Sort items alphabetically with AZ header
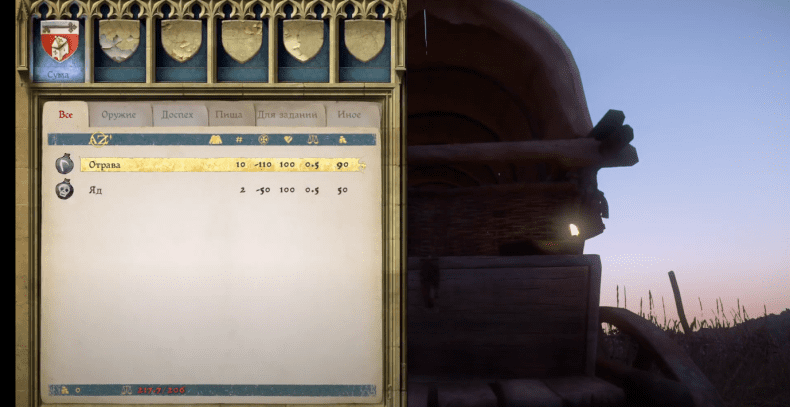 tap(99, 139)
